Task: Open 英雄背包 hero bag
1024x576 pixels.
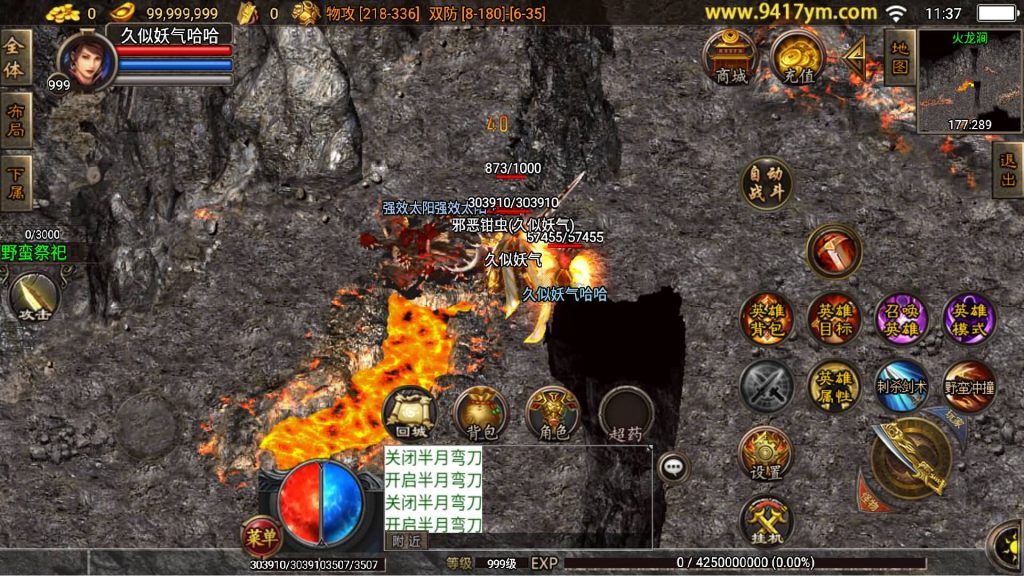Action: tap(767, 319)
